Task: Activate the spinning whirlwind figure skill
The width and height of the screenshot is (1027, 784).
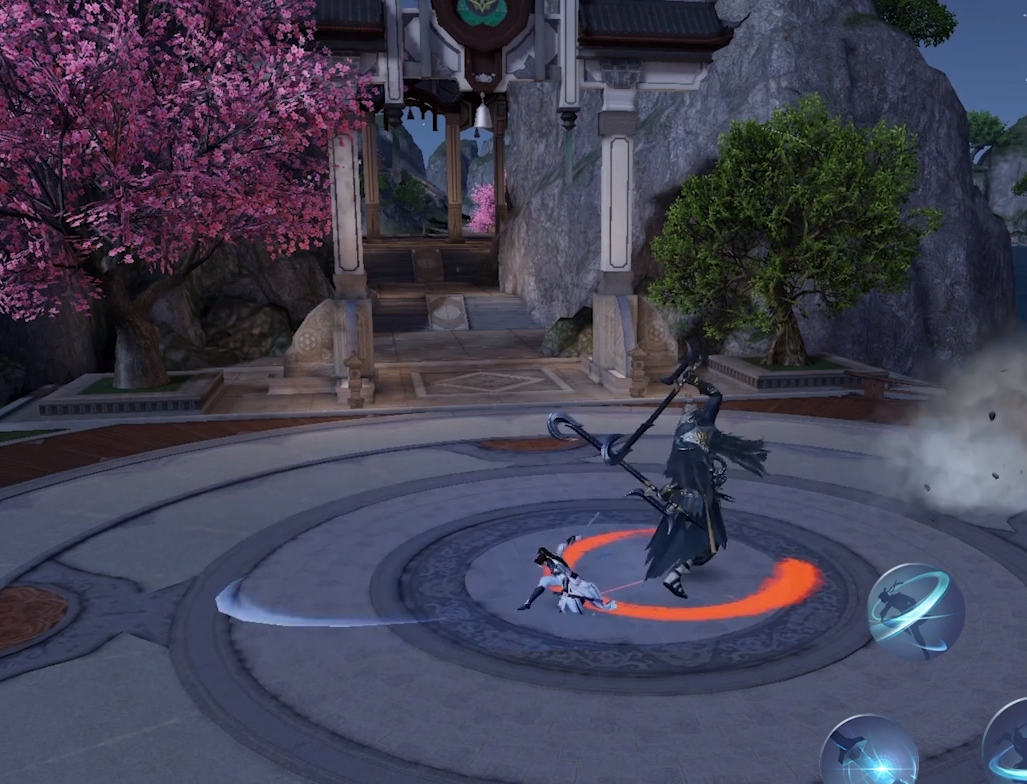Action: [x=915, y=611]
